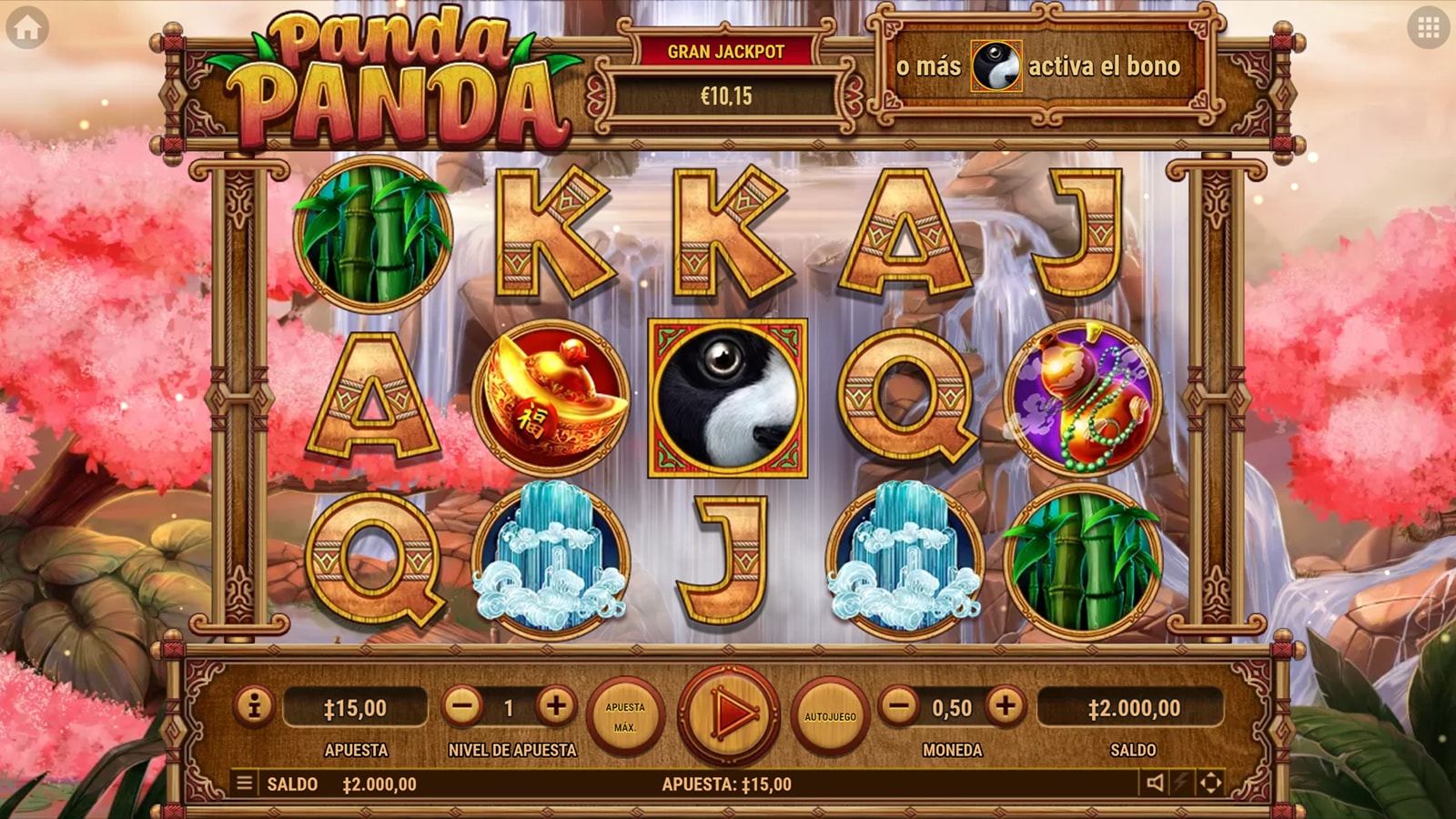
Task: Go to the home screen
Action: coord(27,28)
